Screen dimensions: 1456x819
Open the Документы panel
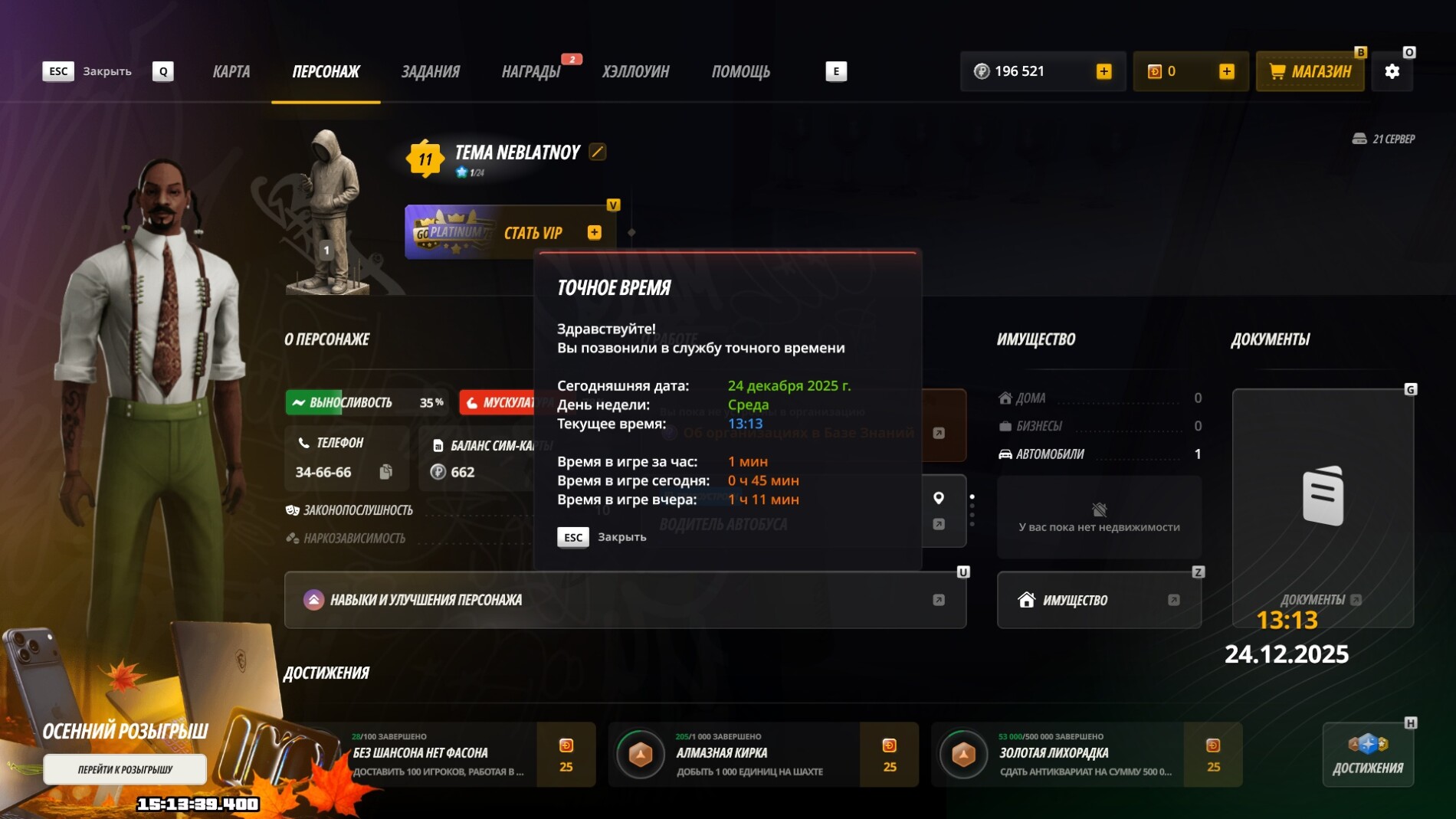(x=1322, y=507)
